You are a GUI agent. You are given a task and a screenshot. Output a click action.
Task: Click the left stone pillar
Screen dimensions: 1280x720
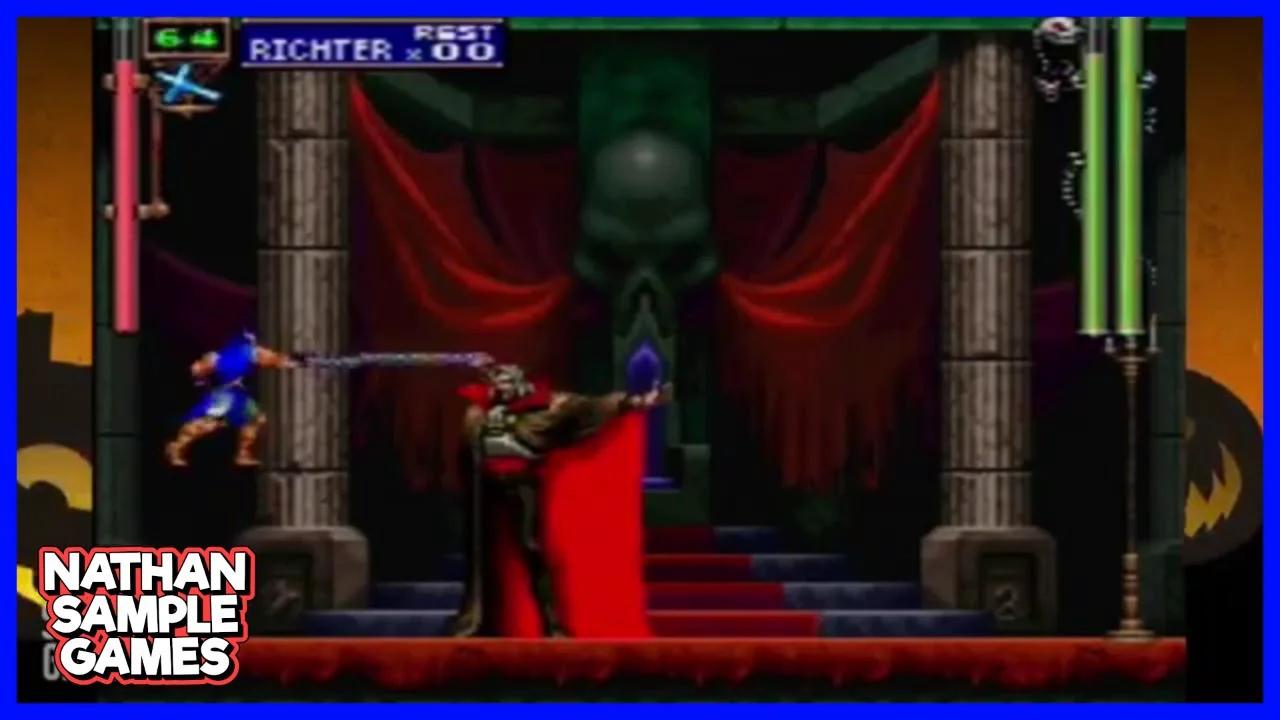[300, 300]
